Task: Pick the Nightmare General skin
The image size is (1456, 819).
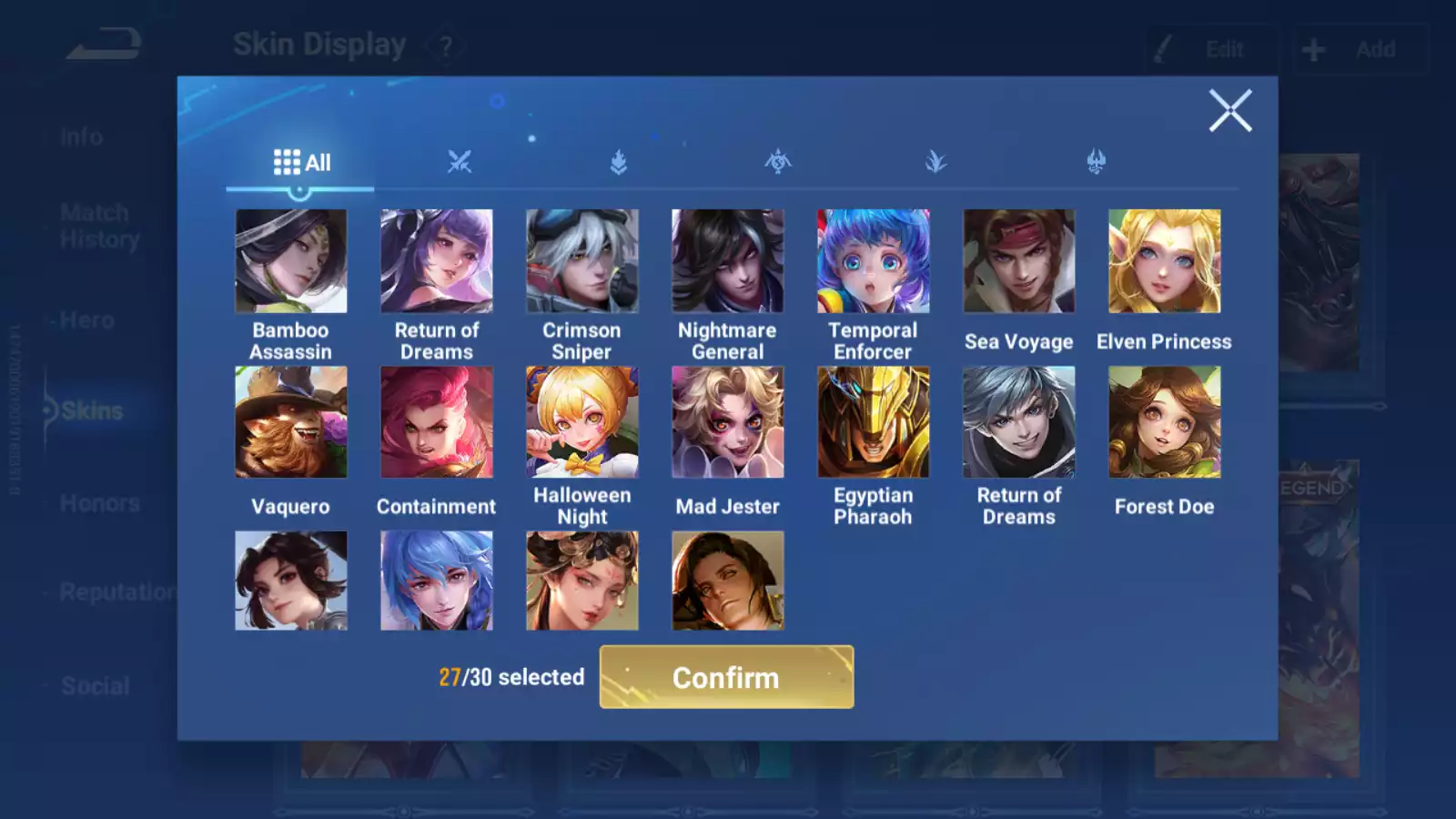Action: pyautogui.click(x=728, y=262)
